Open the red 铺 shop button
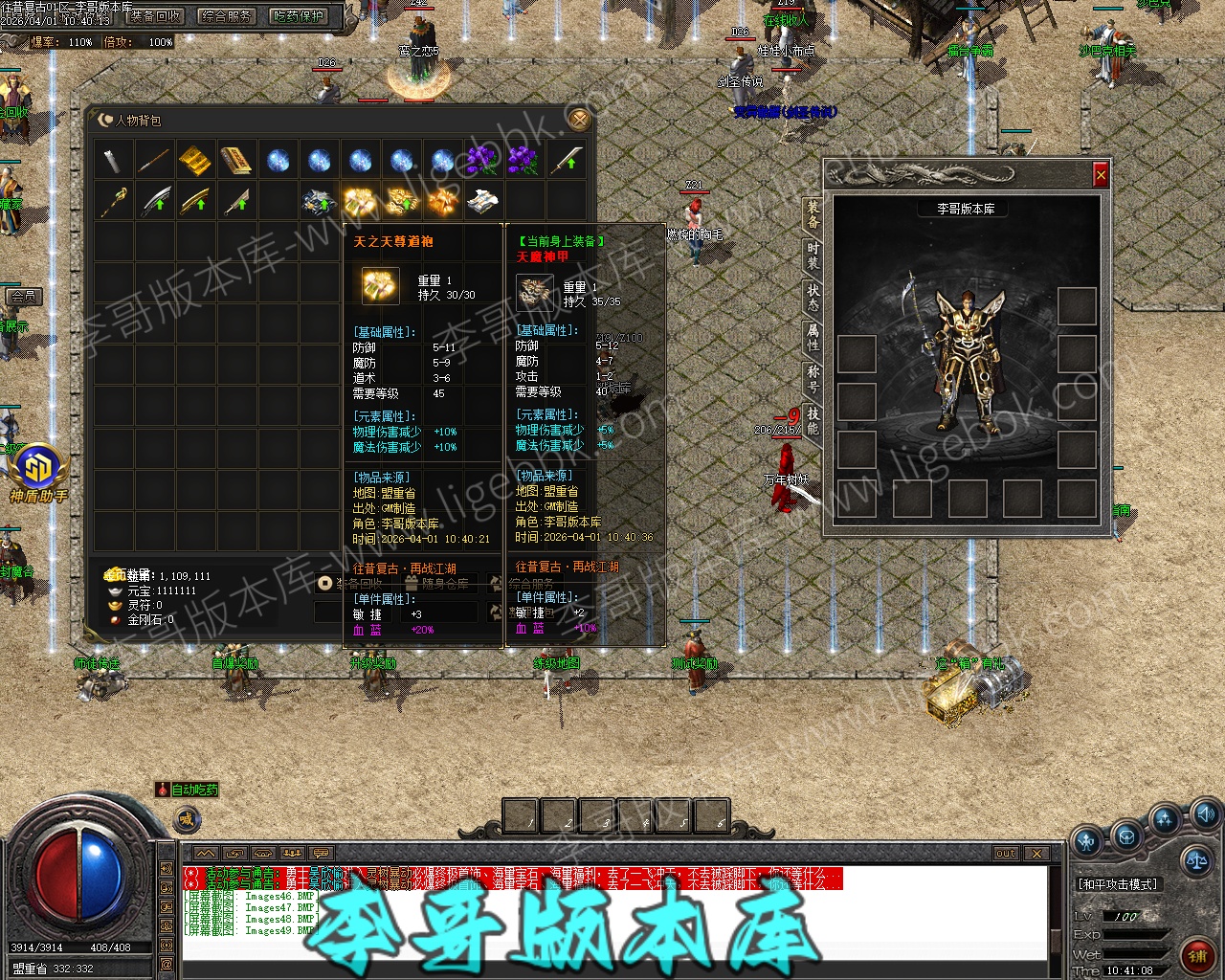Viewport: 1225px width, 980px height. pyautogui.click(x=1197, y=955)
